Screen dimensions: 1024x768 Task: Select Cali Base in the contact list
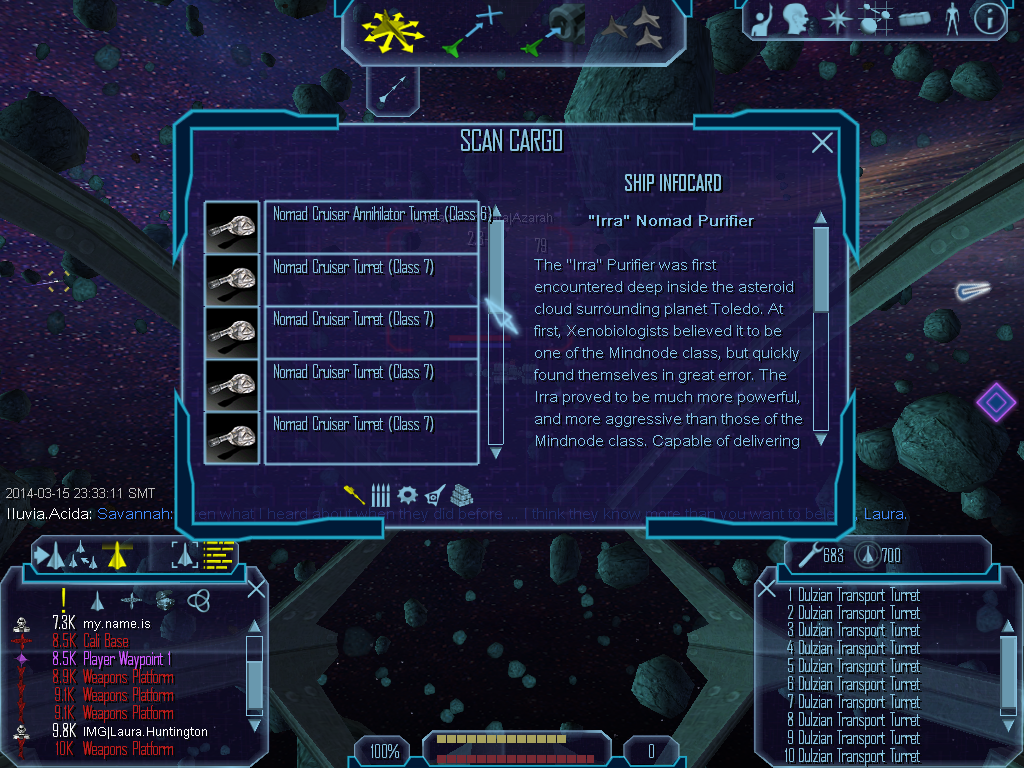point(105,641)
